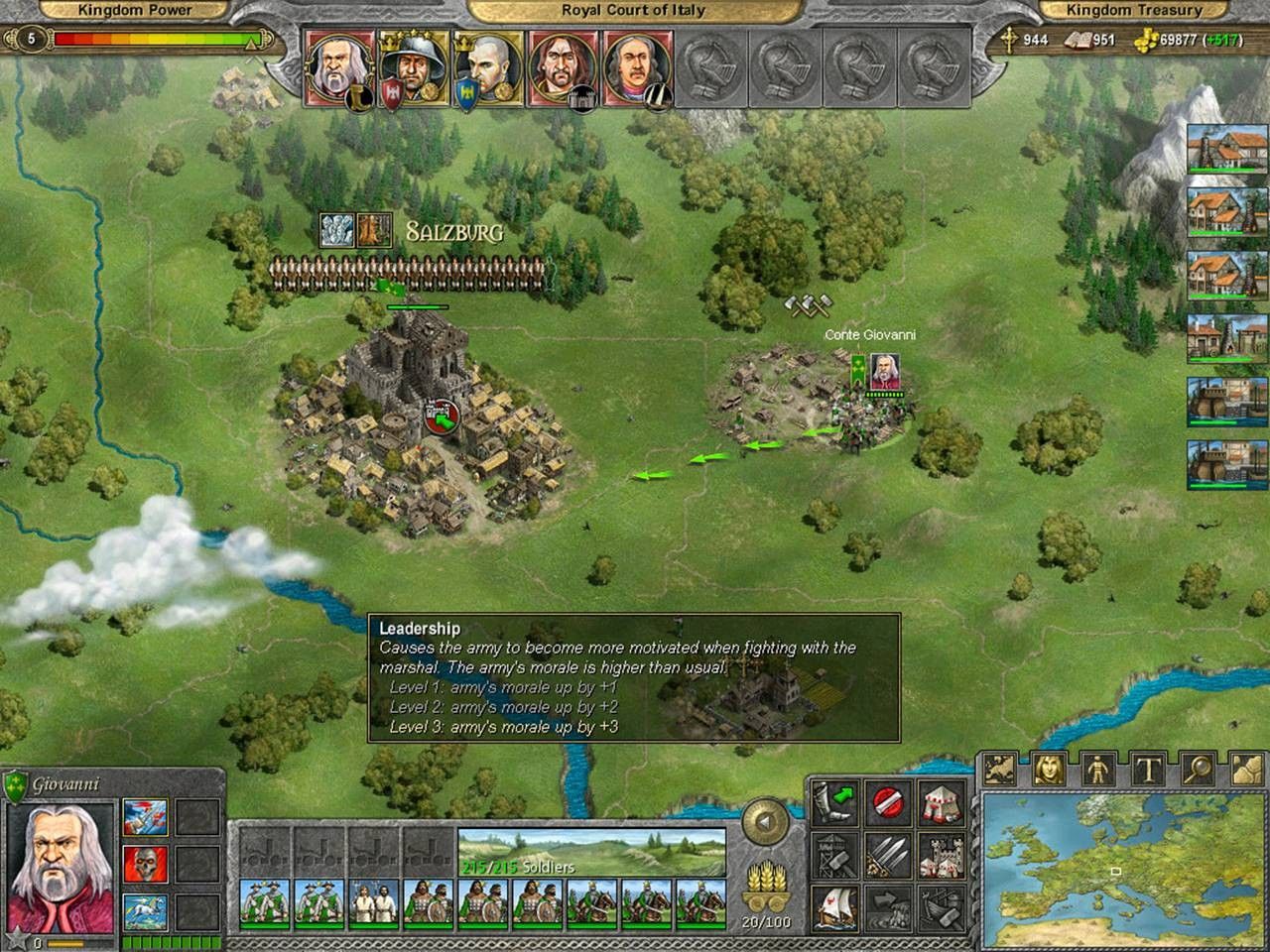Select the red skull marshal skill icon
The image size is (1270, 952).
pyautogui.click(x=145, y=865)
